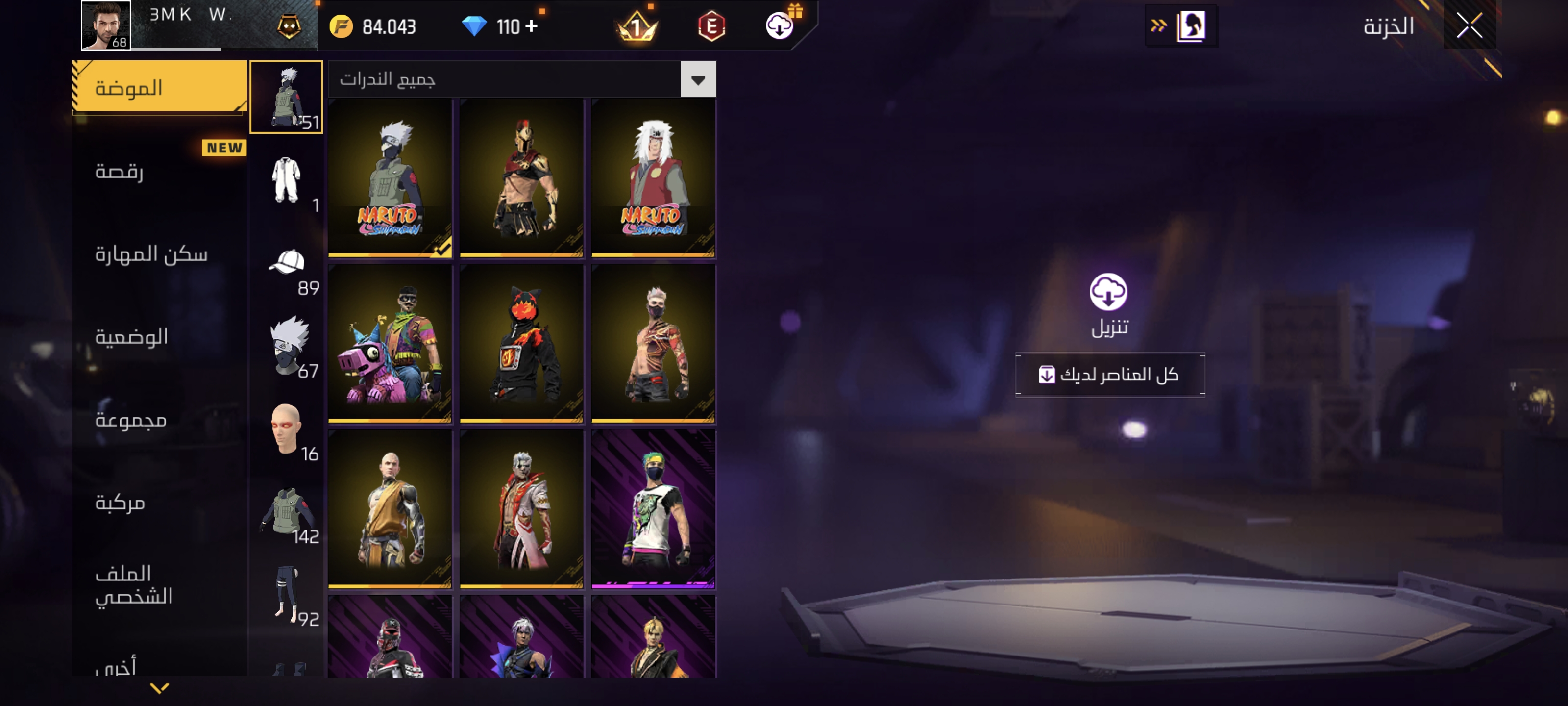1568x706 pixels.
Task: Close the vault screen with the X
Action: (1470, 25)
